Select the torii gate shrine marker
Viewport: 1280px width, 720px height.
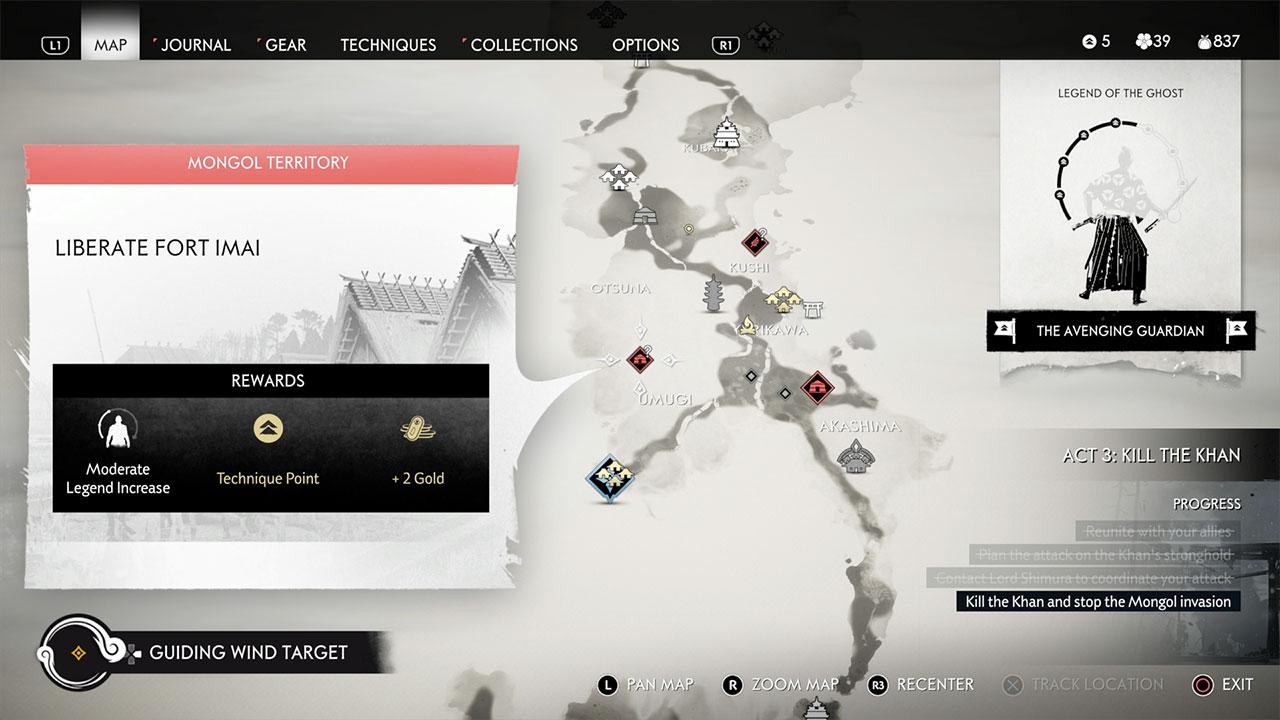point(813,307)
